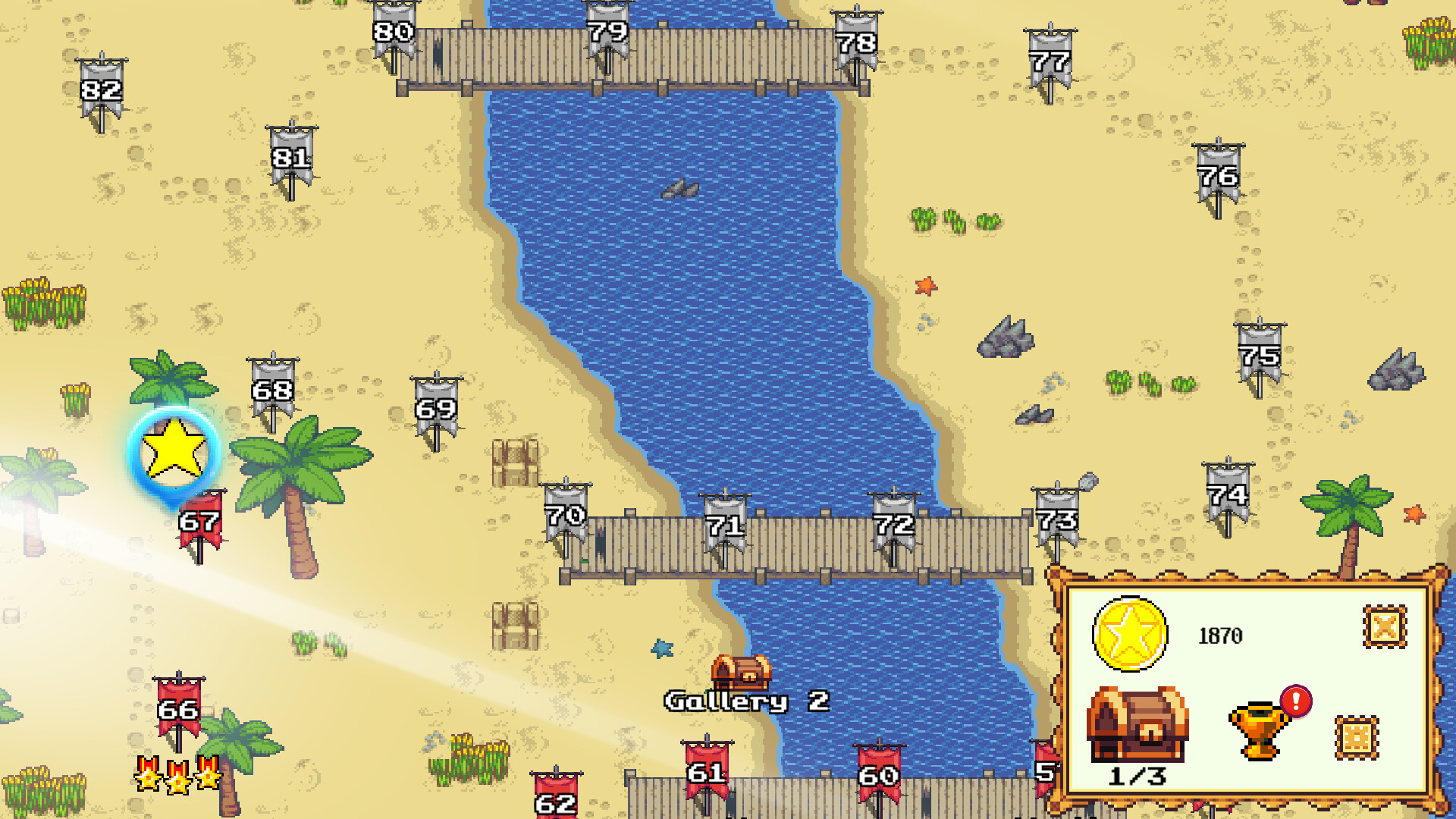Click the red exclamation notification on the trophy
Image resolution: width=1456 pixels, height=819 pixels.
(x=1295, y=702)
